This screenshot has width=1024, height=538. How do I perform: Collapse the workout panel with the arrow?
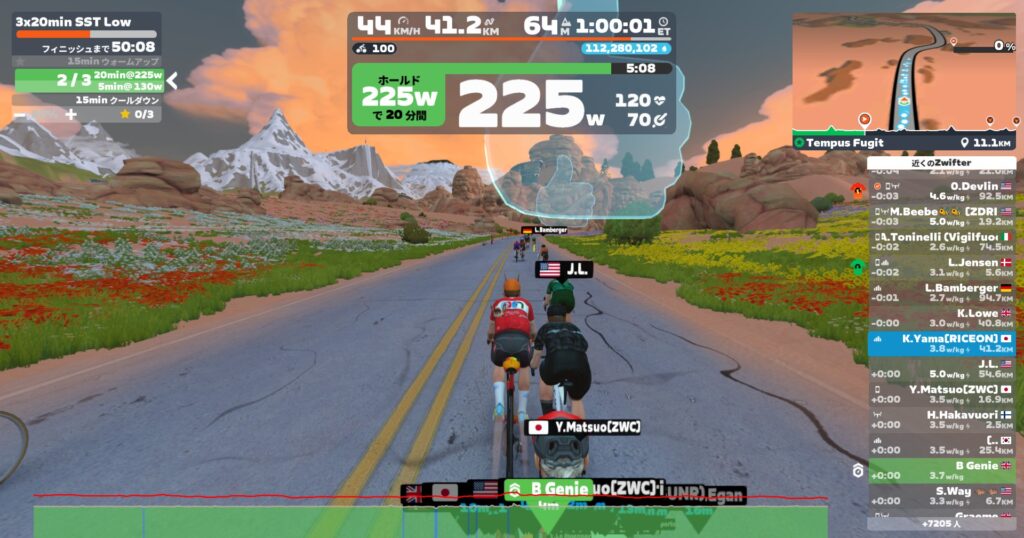(172, 80)
